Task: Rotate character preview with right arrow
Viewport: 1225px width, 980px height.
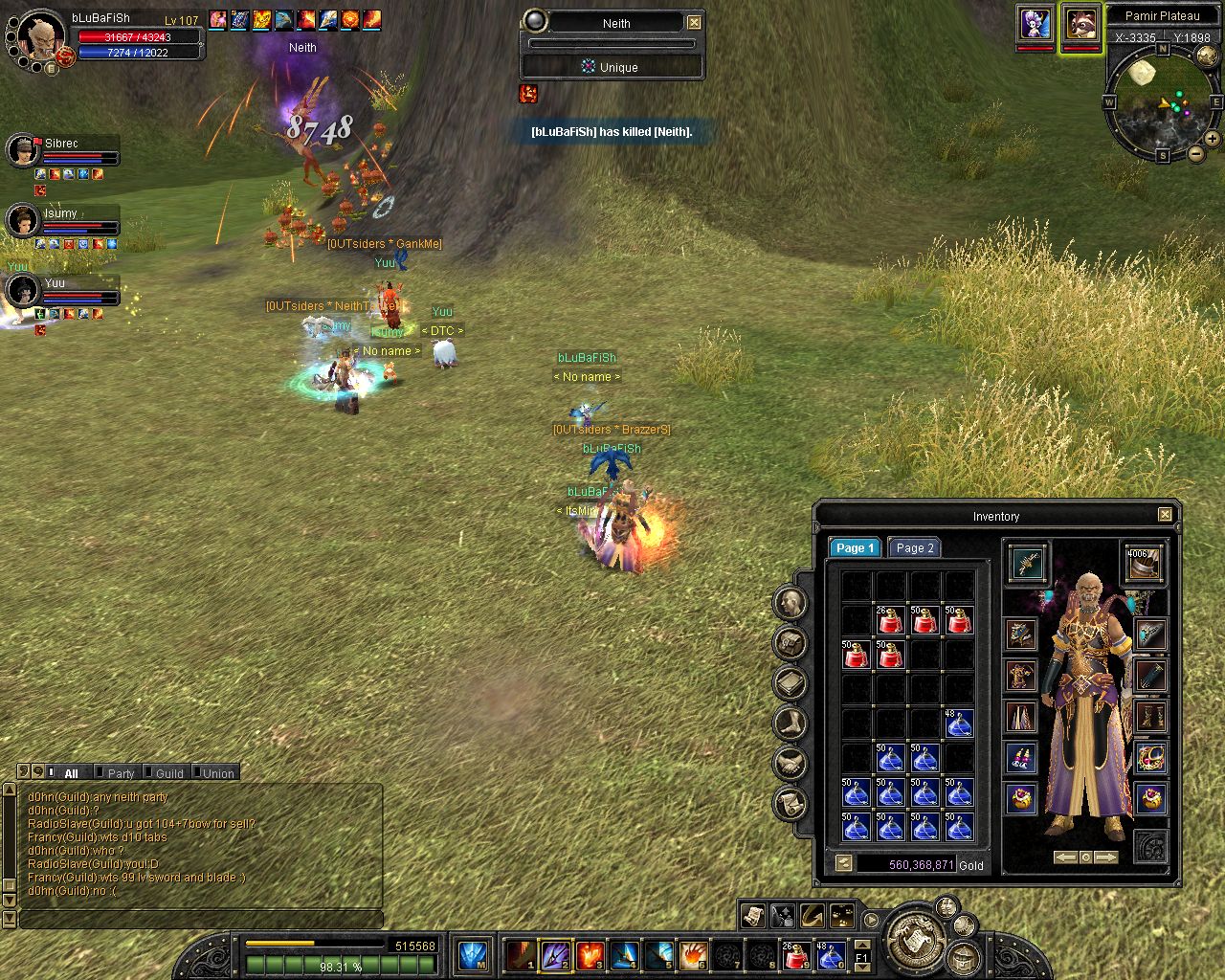Action: click(x=1105, y=857)
